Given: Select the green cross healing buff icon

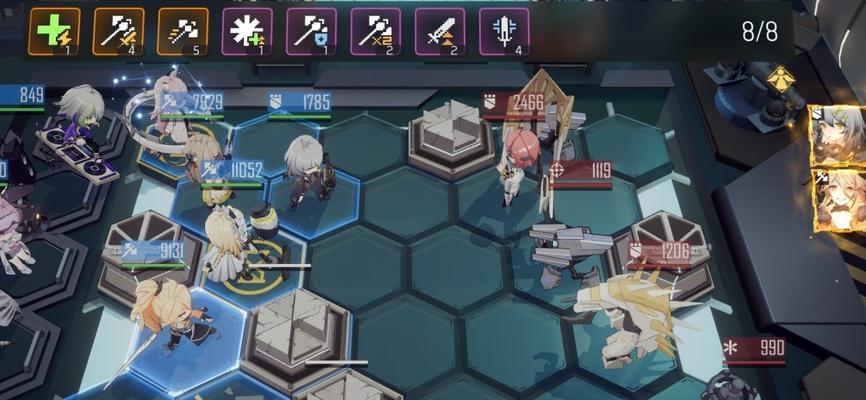Looking at the screenshot, I should [54, 31].
